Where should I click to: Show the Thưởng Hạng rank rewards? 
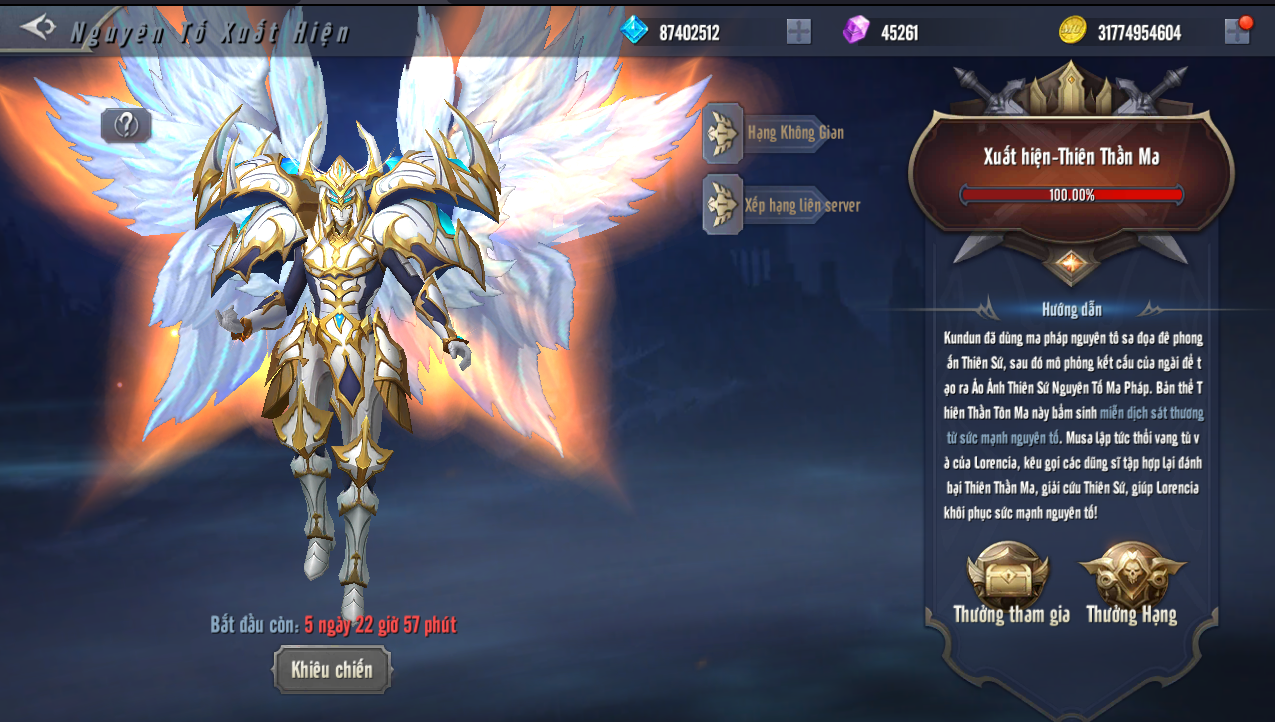[1132, 580]
